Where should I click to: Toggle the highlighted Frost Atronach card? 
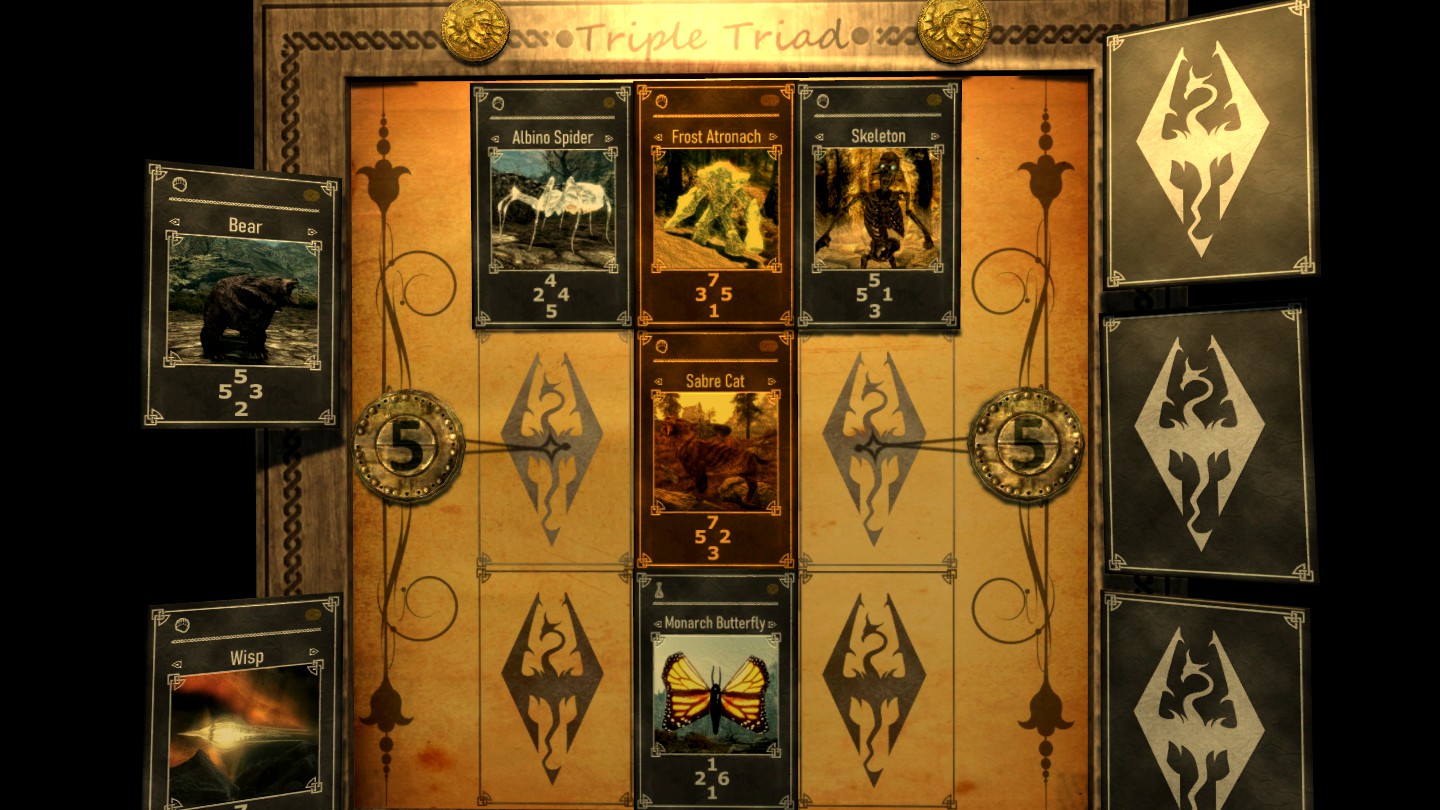click(716, 205)
